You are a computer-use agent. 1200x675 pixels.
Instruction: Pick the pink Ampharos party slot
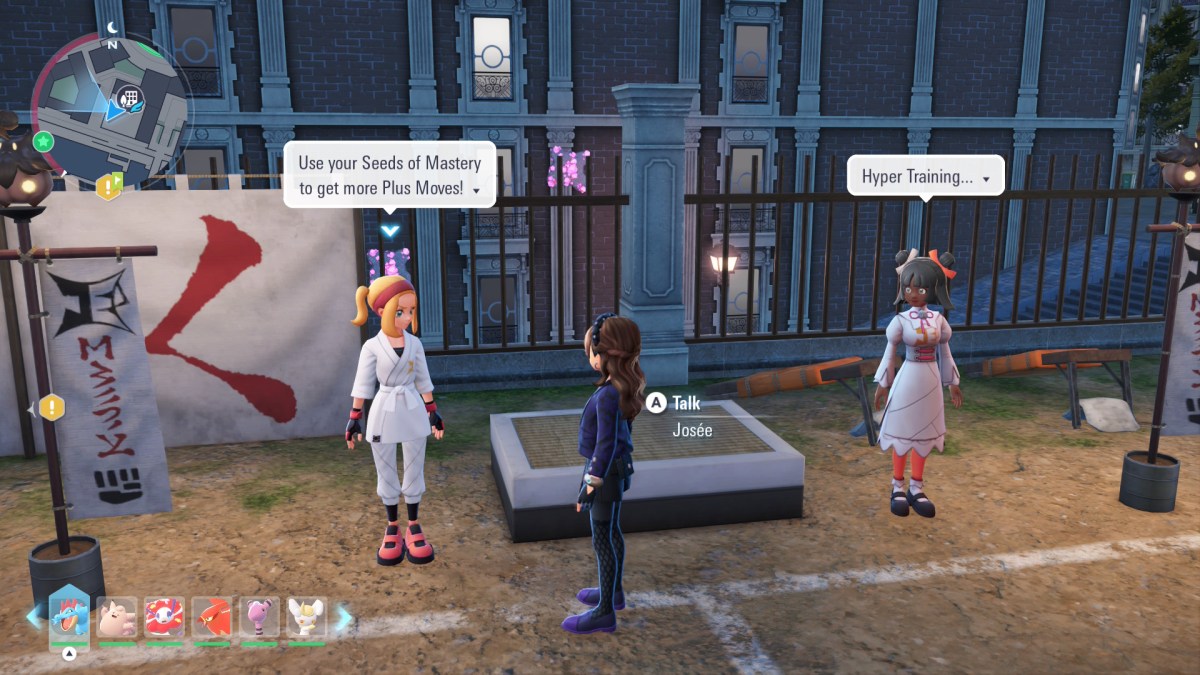pyautogui.click(x=259, y=618)
